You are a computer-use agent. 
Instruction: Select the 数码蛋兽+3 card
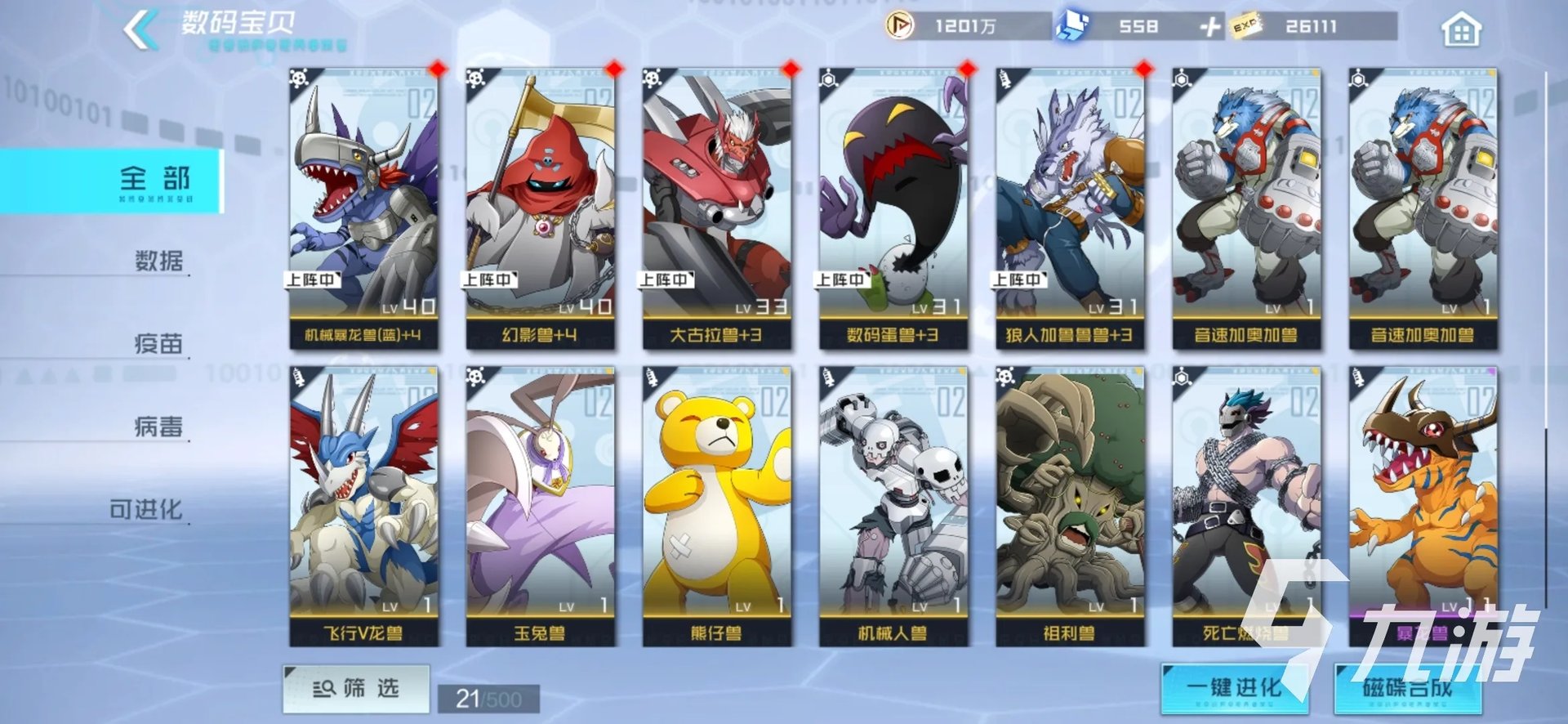[x=893, y=208]
